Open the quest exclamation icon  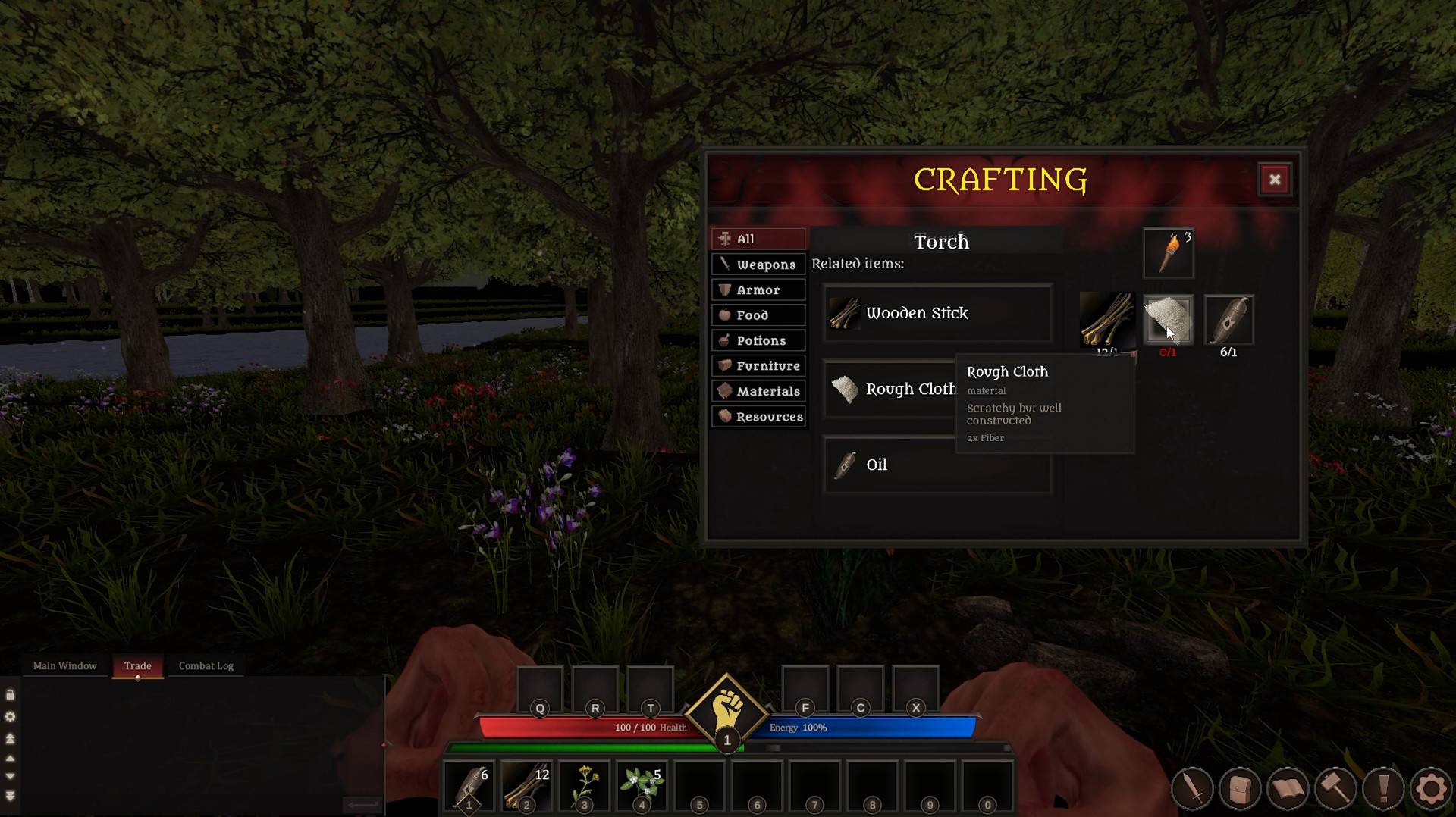click(x=1383, y=788)
